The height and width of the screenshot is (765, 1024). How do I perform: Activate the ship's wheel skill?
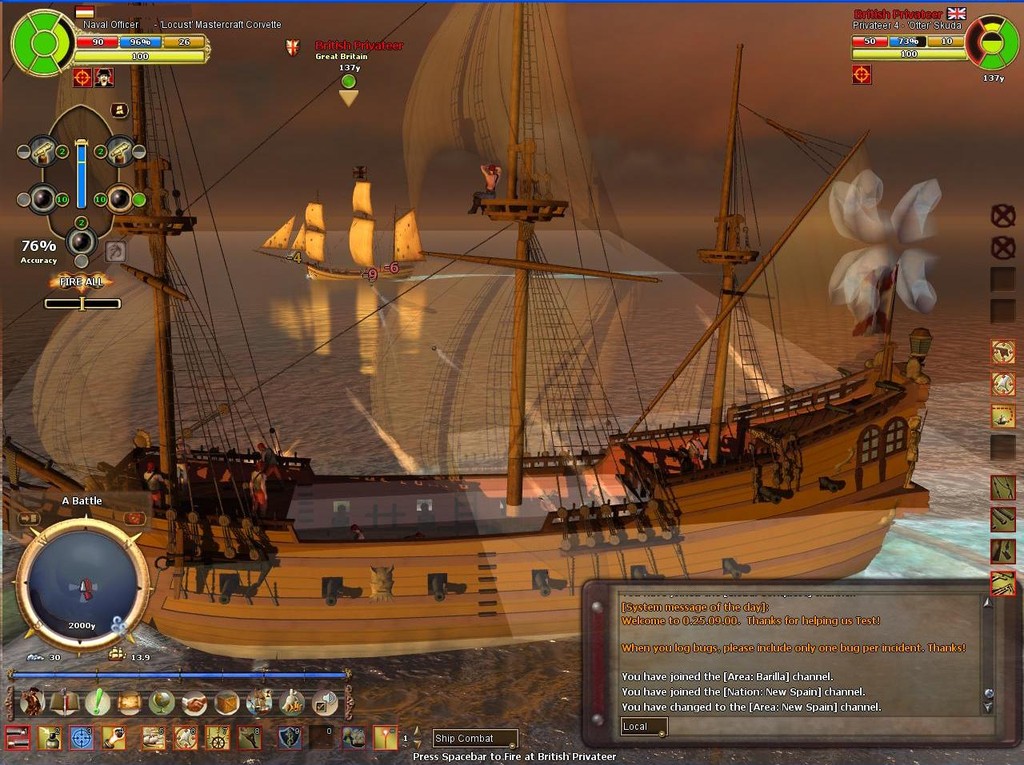coord(217,738)
